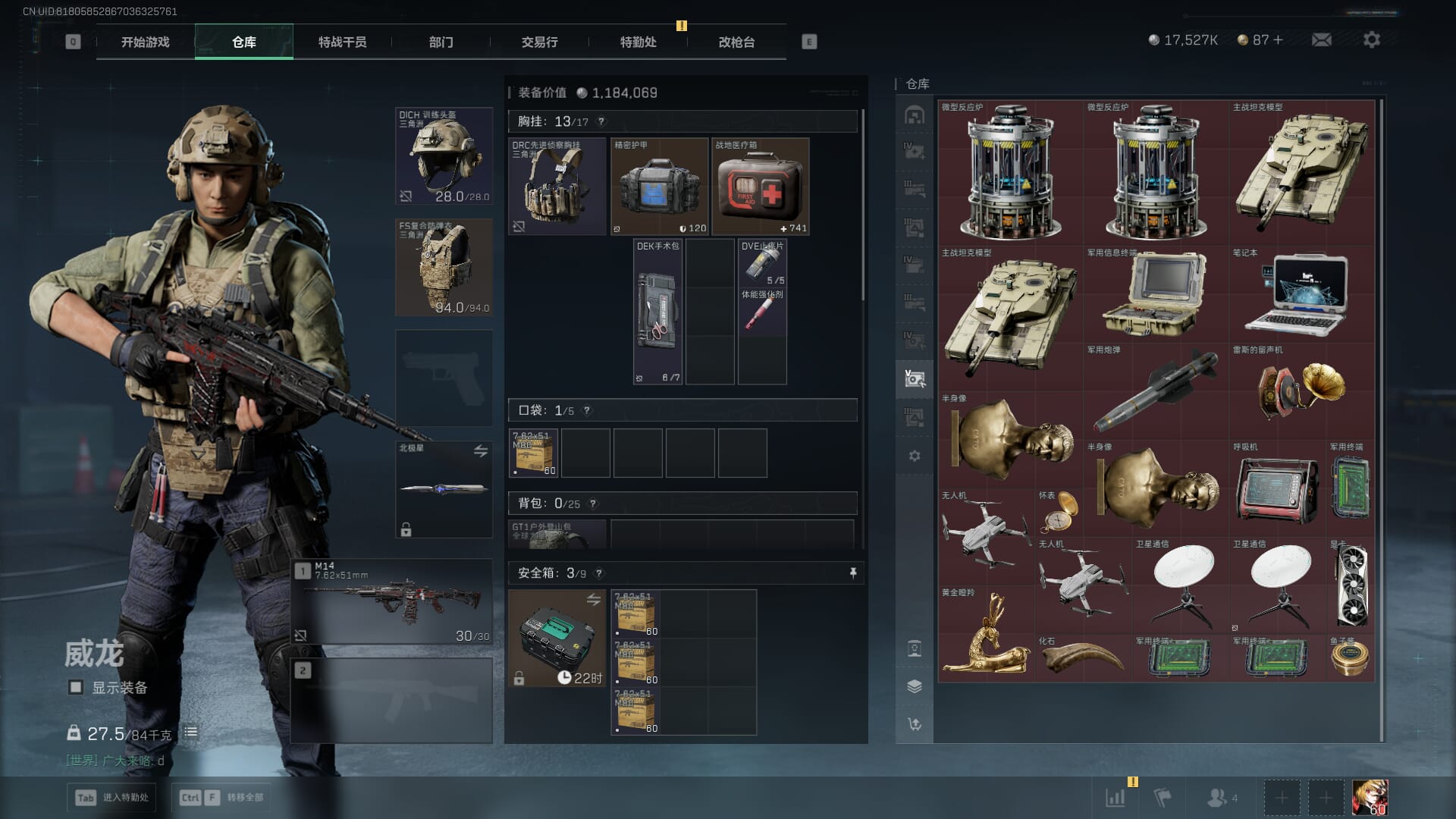The width and height of the screenshot is (1456, 819).
Task: Select the 战地医疗箱 item
Action: pos(760,187)
